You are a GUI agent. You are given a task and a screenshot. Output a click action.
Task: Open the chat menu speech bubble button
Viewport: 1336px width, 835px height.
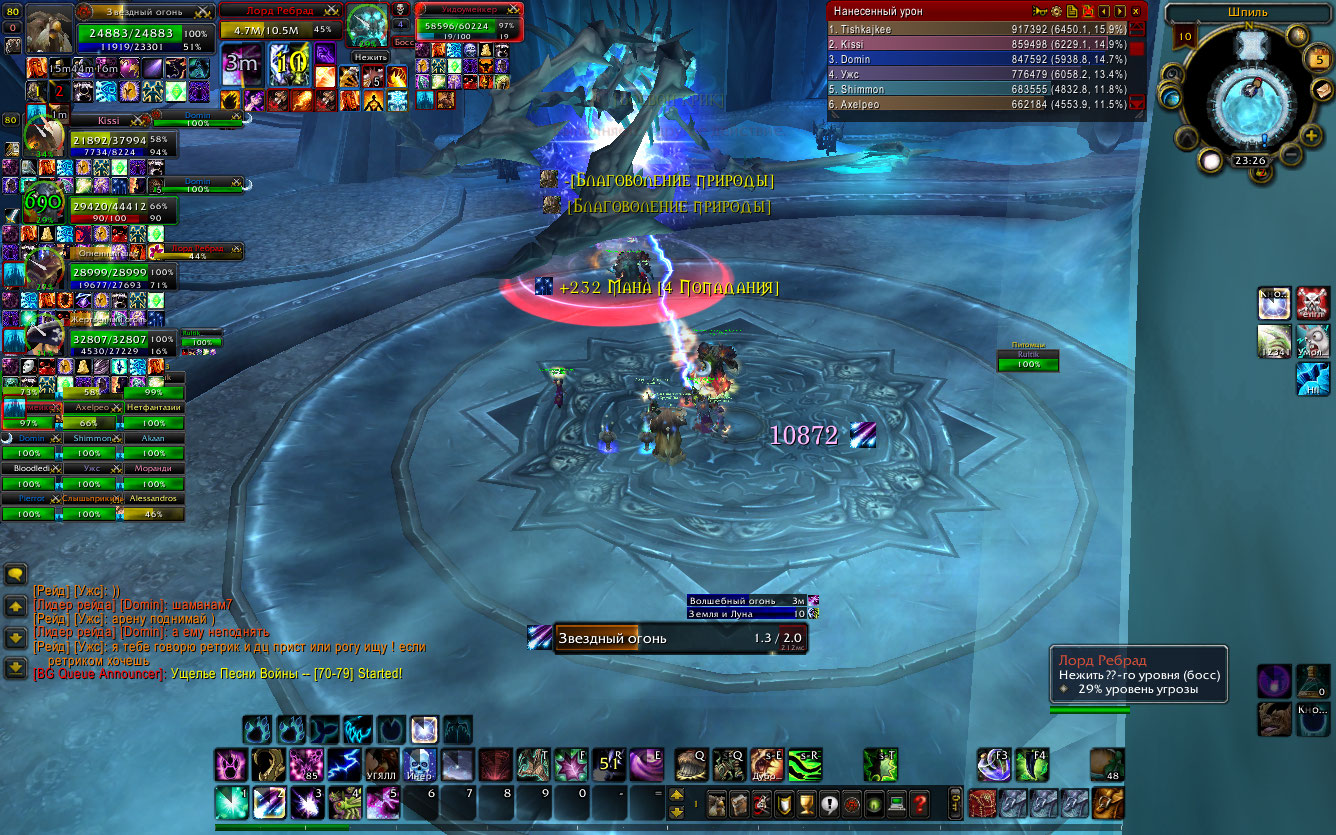pyautogui.click(x=16, y=574)
